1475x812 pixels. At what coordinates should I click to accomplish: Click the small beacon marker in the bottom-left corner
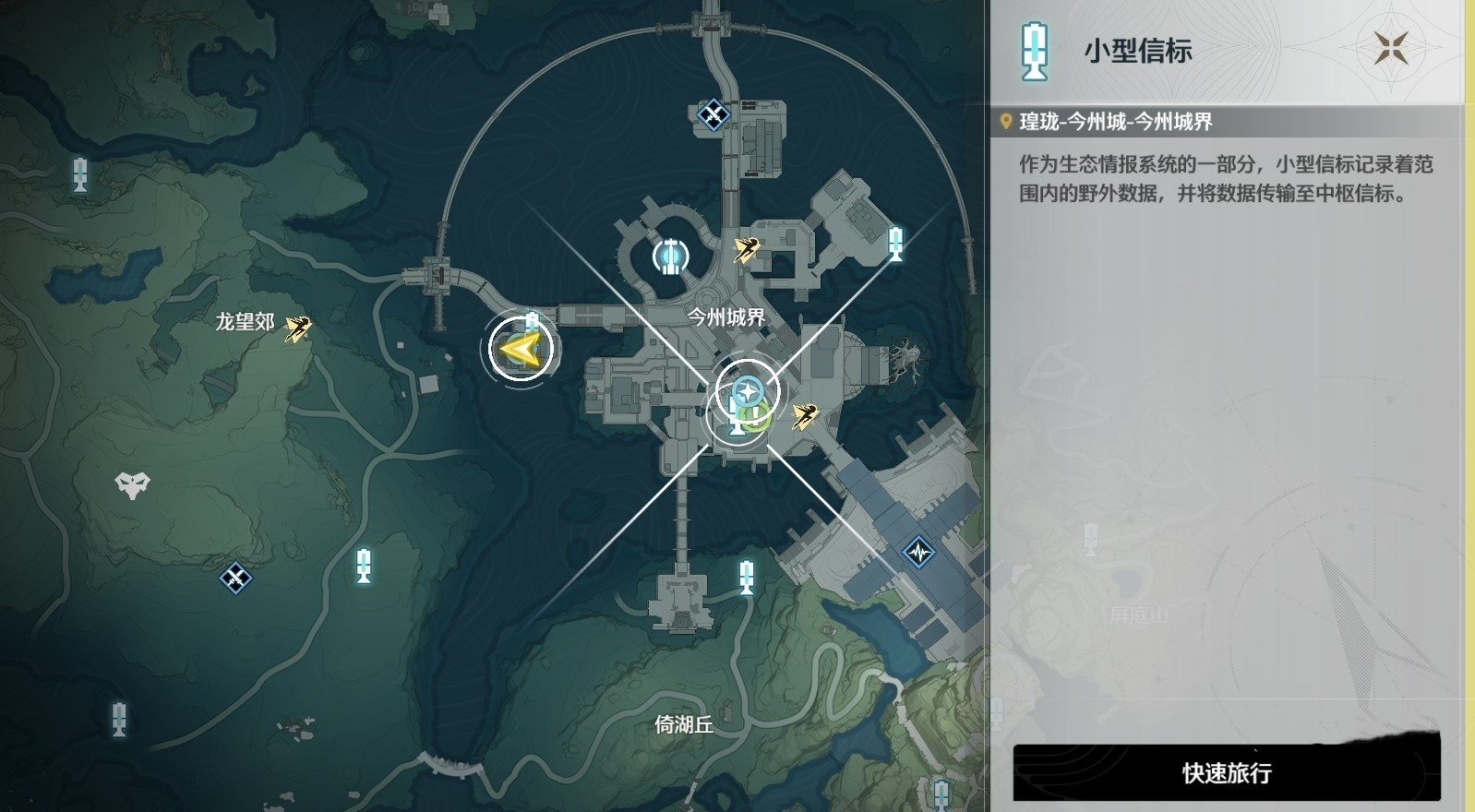click(117, 719)
